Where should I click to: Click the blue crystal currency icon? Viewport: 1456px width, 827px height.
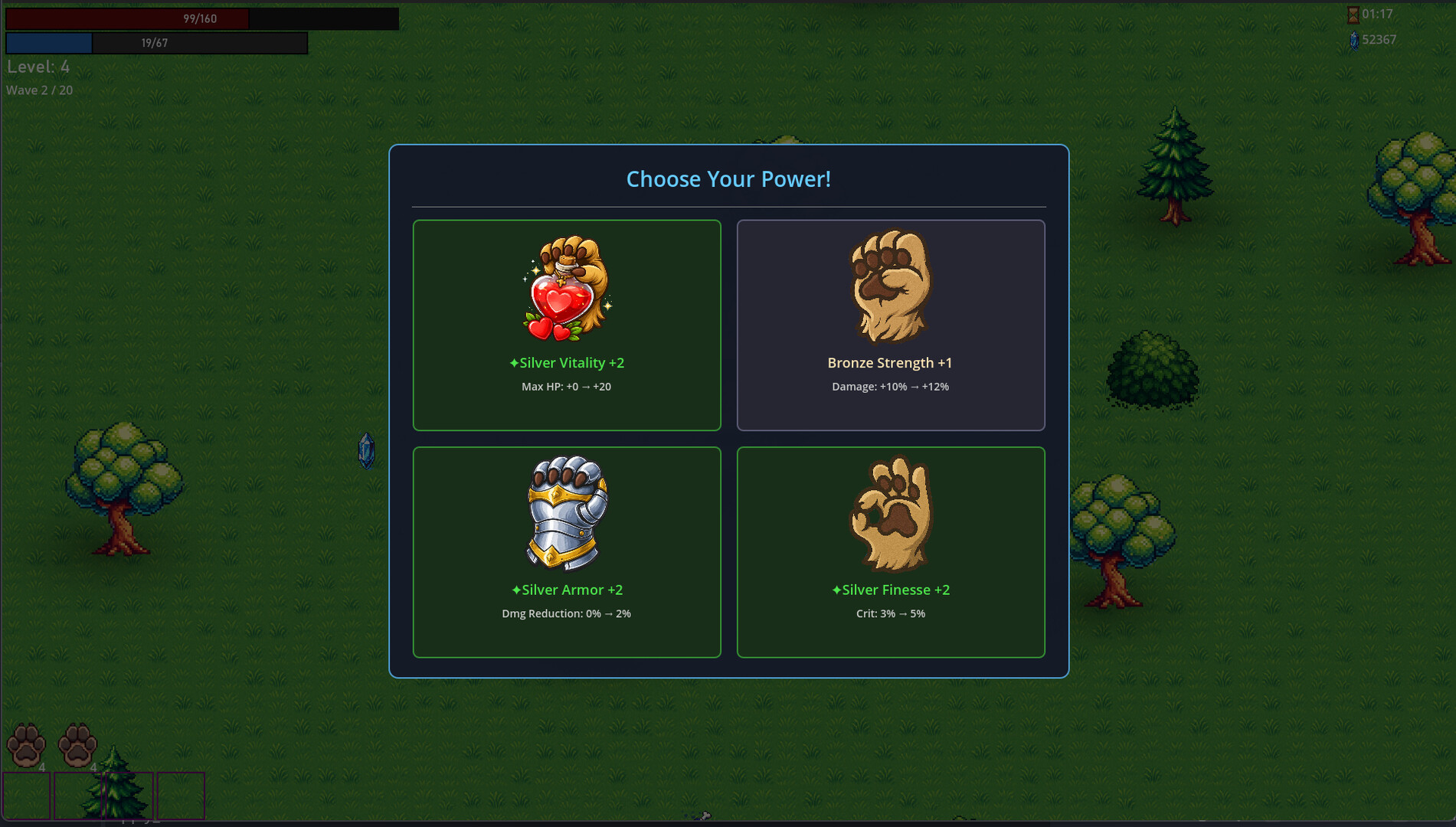point(1353,40)
